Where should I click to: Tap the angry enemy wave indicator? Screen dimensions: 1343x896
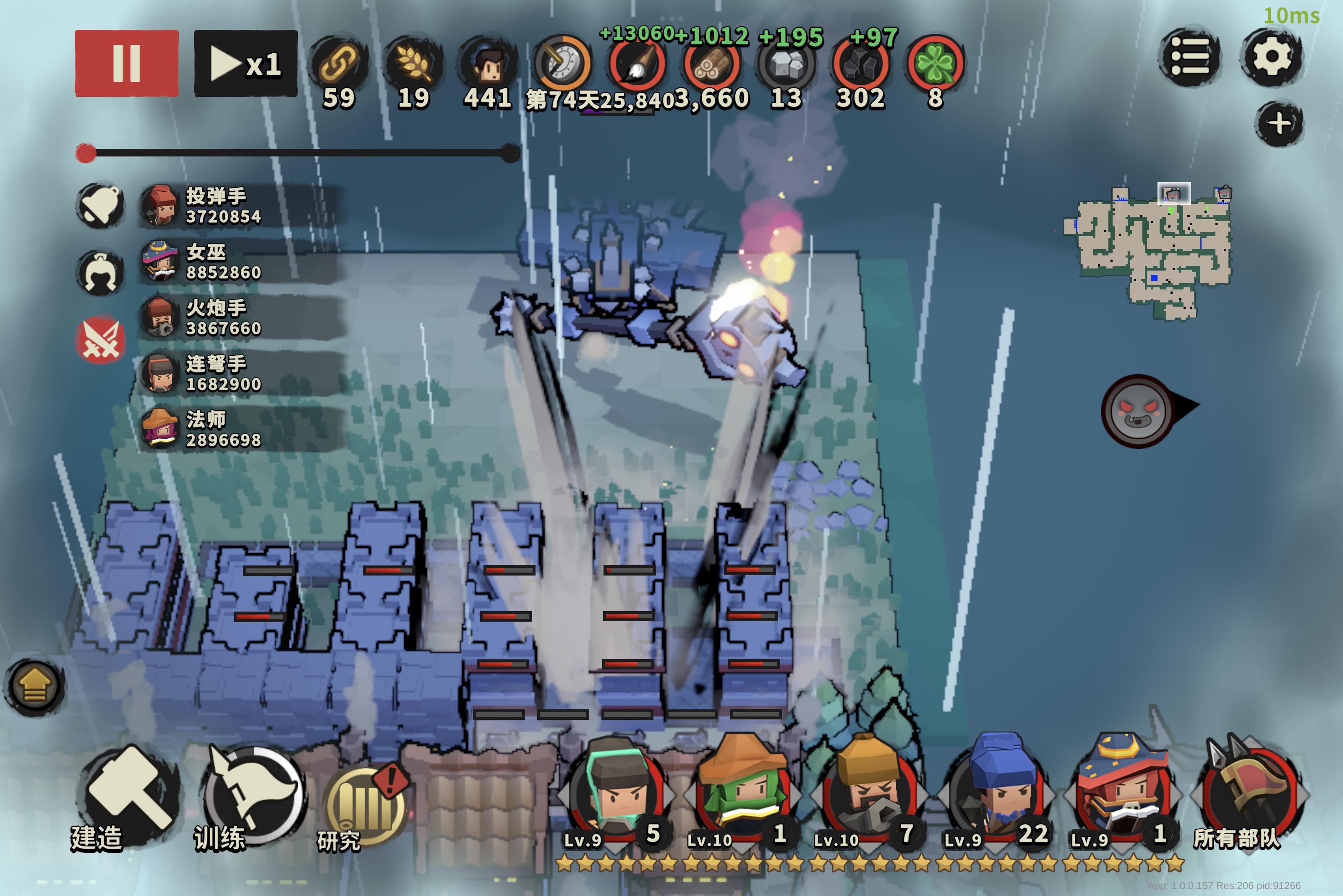coord(1138,411)
